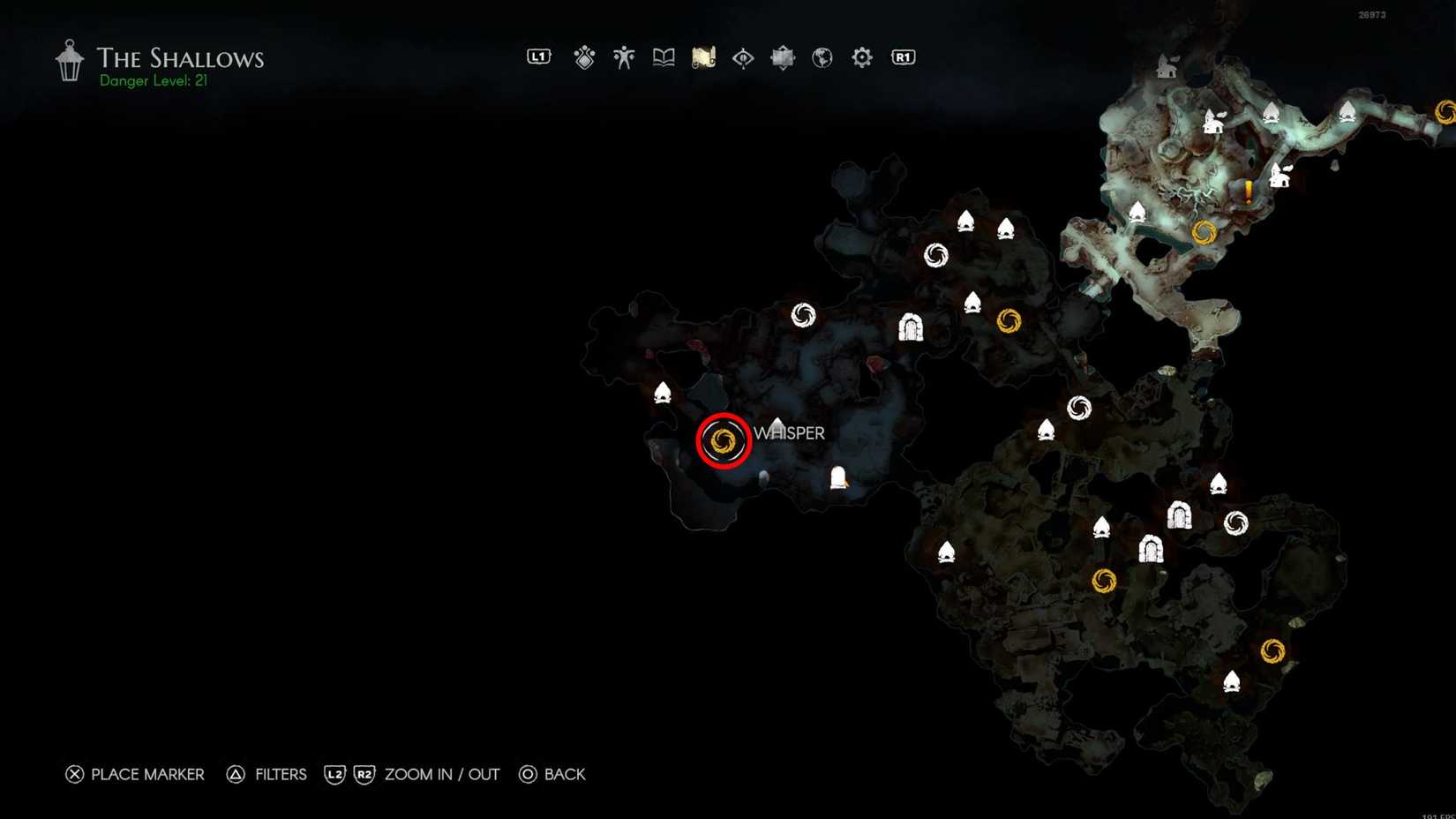This screenshot has width=1456, height=819.
Task: Open the Intel eye icon
Action: (741, 56)
